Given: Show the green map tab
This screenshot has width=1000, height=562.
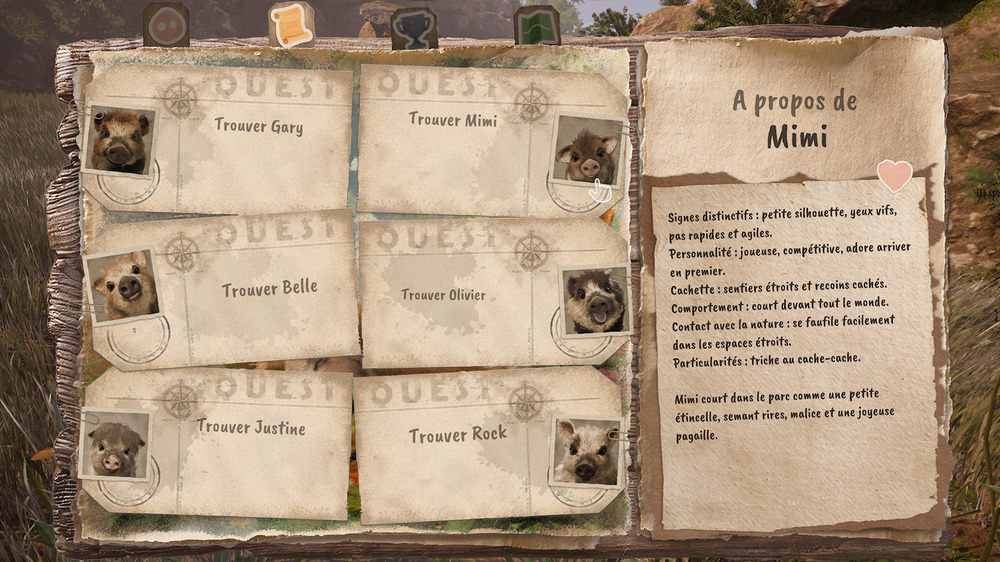Looking at the screenshot, I should click(537, 24).
